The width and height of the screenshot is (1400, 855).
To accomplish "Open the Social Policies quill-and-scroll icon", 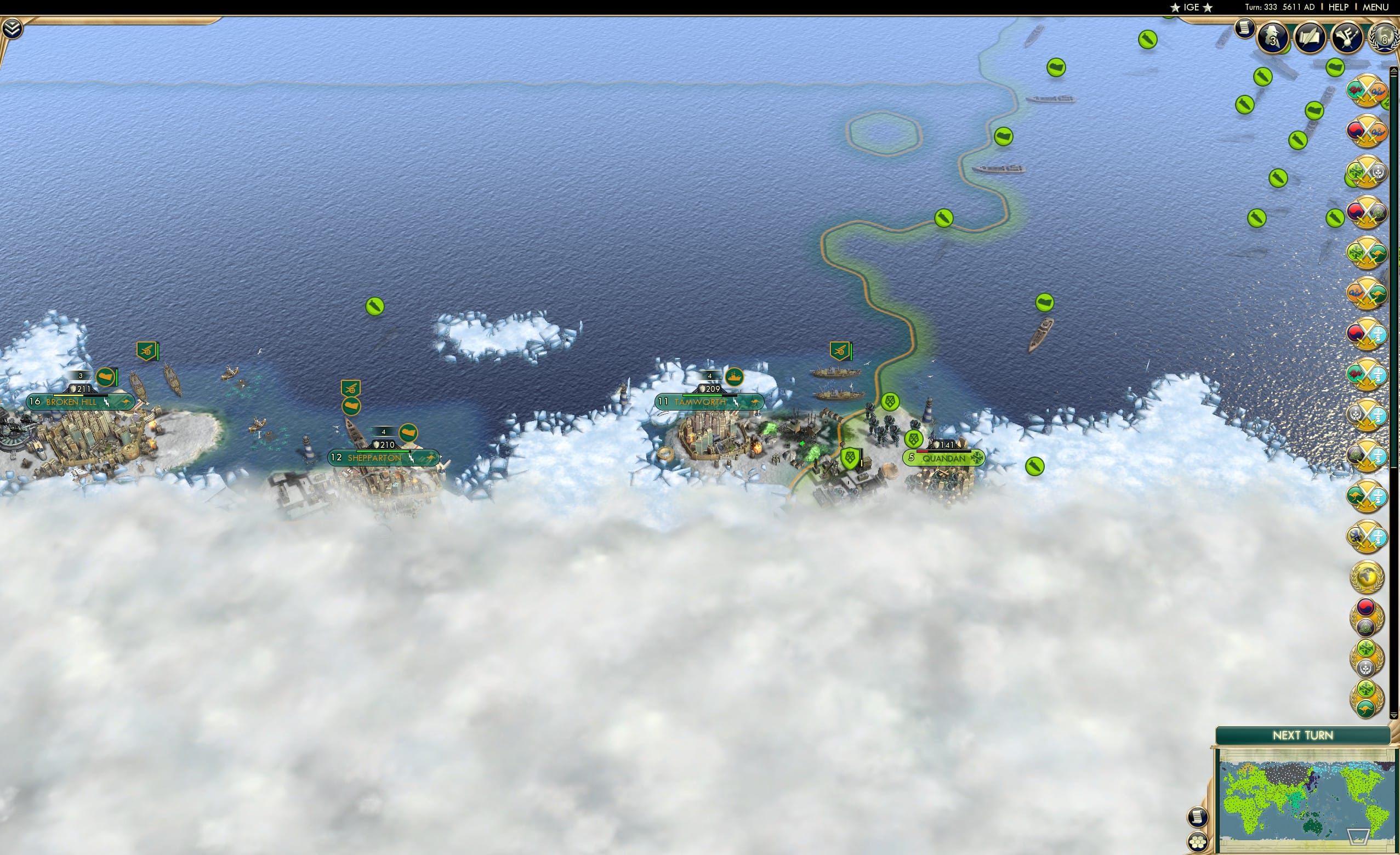I will click(1311, 37).
